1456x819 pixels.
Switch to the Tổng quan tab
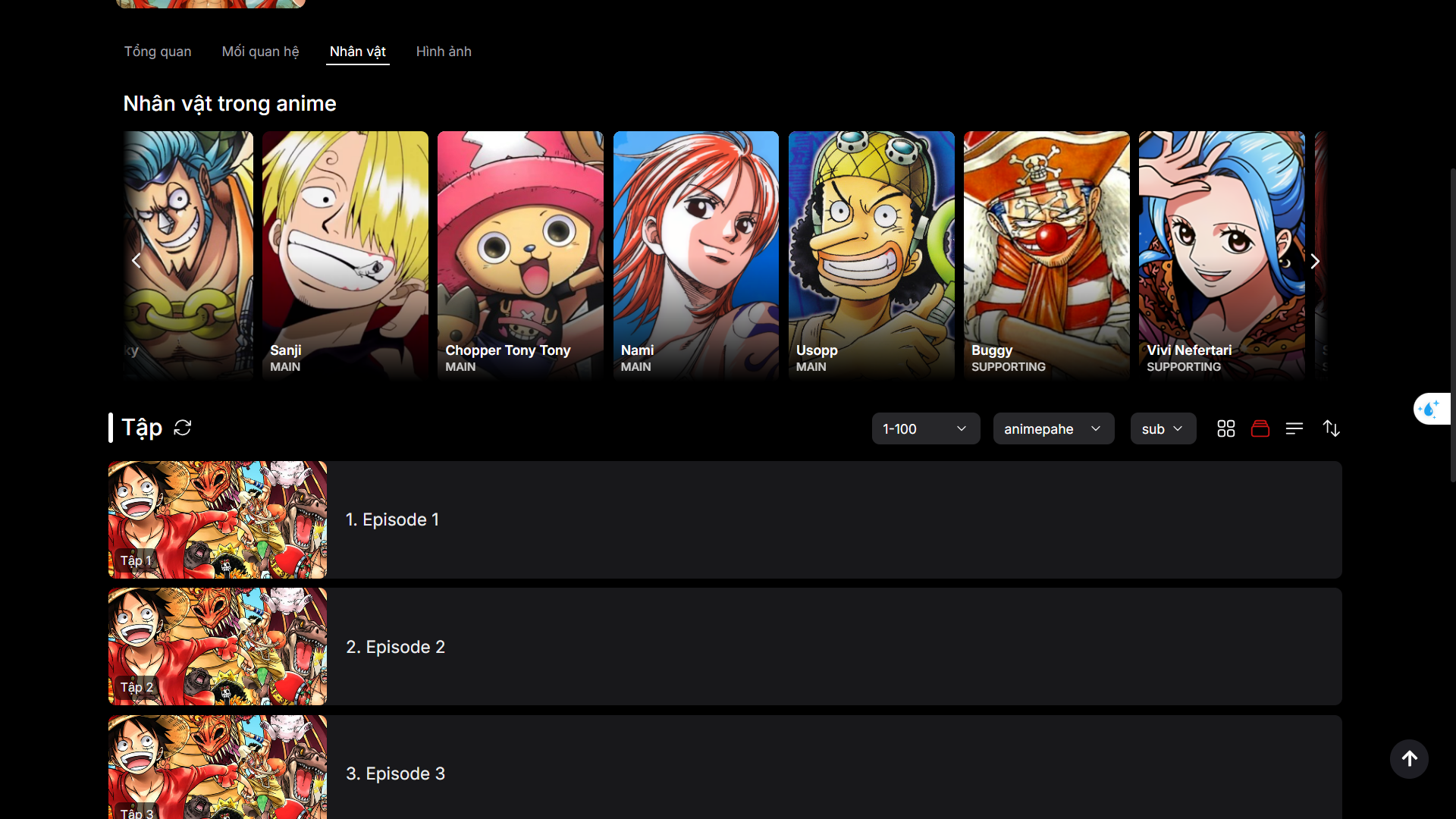click(157, 52)
